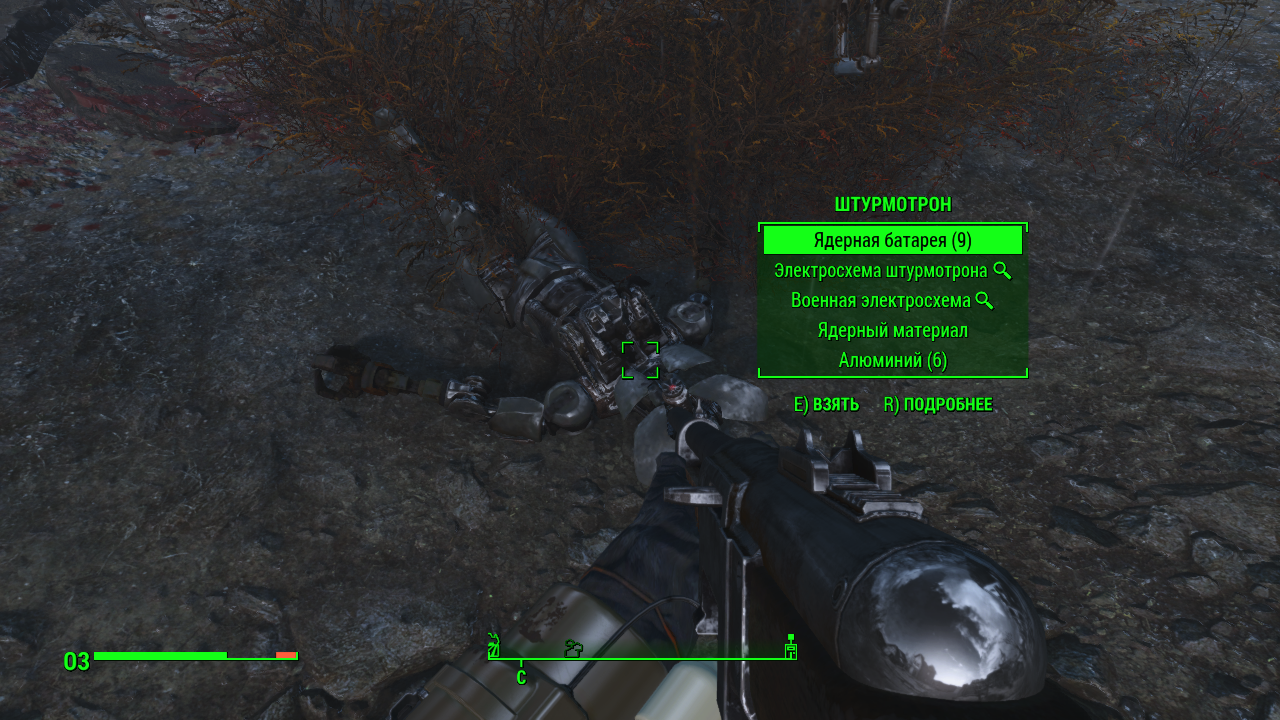Select Алюминий (6) loot row
The width and height of the screenshot is (1280, 720).
[x=892, y=360]
